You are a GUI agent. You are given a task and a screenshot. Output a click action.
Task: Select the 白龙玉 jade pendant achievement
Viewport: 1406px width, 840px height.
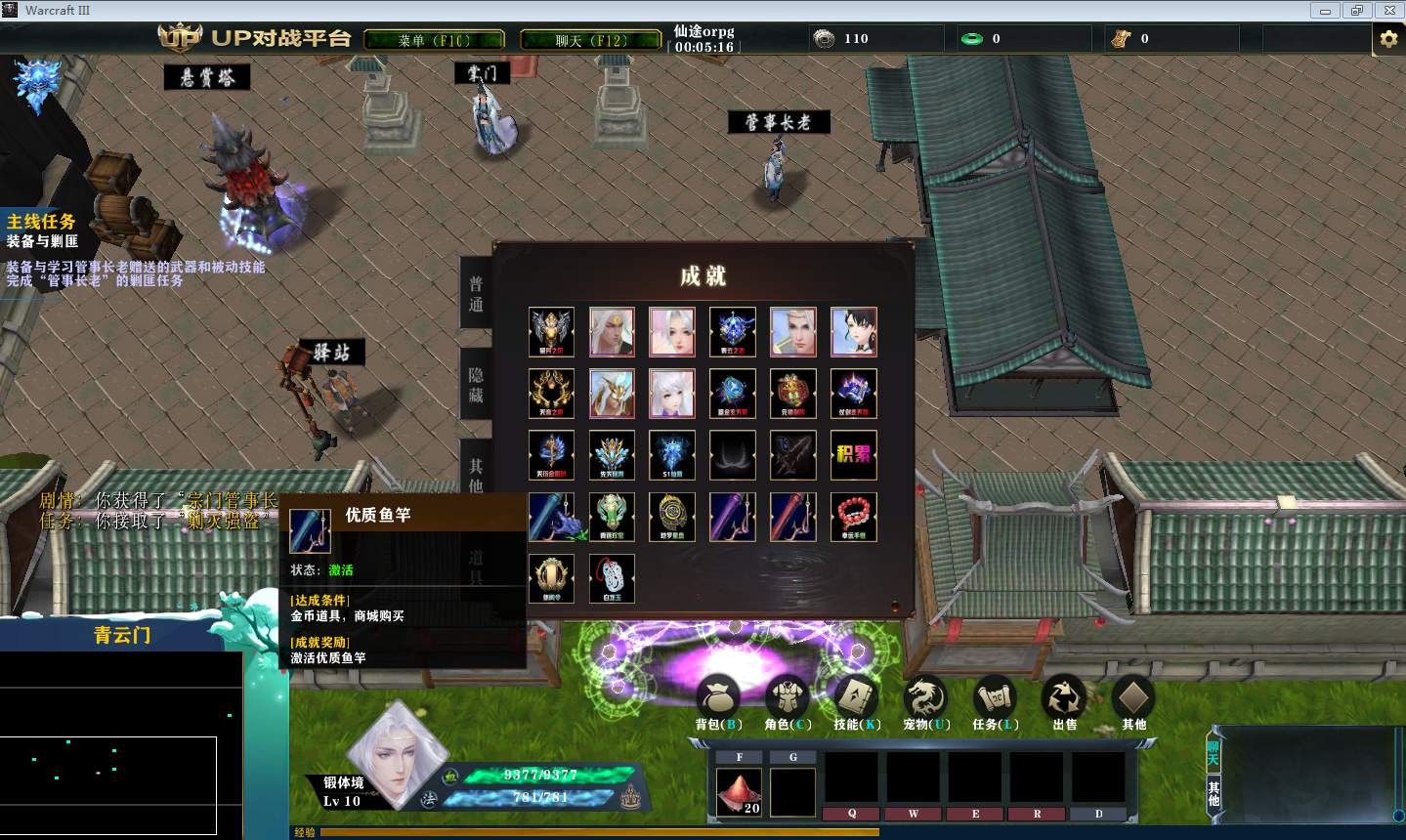coord(612,578)
